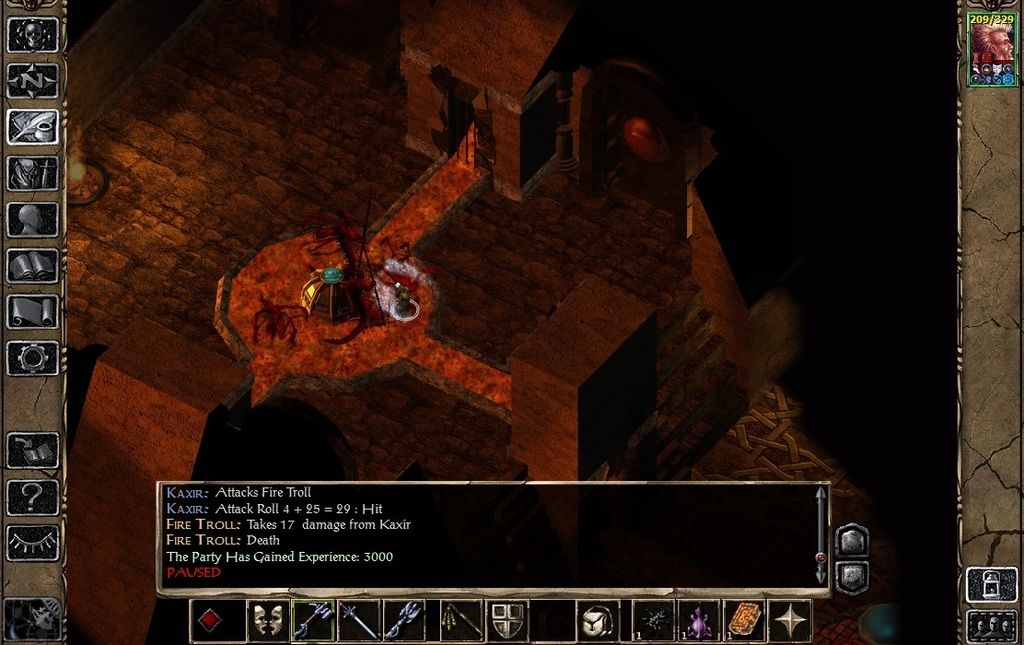
Task: Use the orange spellbook quick item
Action: (743, 621)
